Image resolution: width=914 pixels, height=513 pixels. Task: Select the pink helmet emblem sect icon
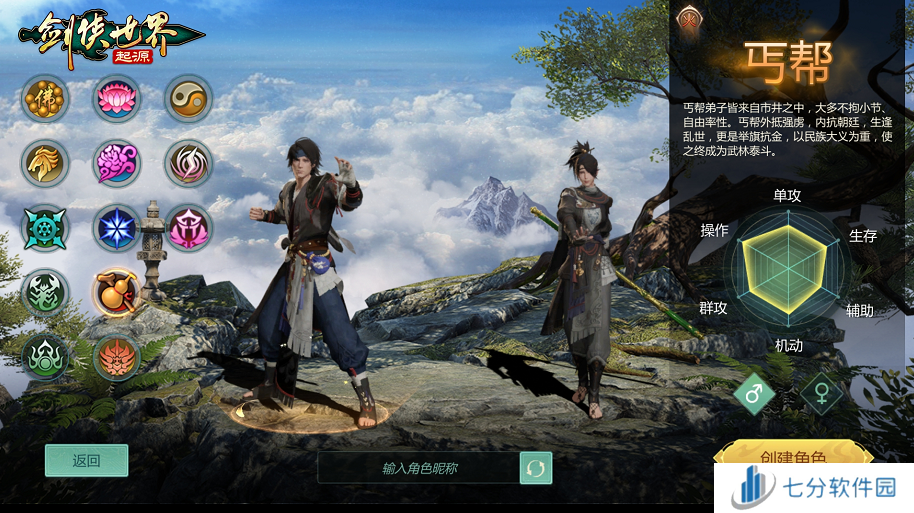(x=188, y=228)
